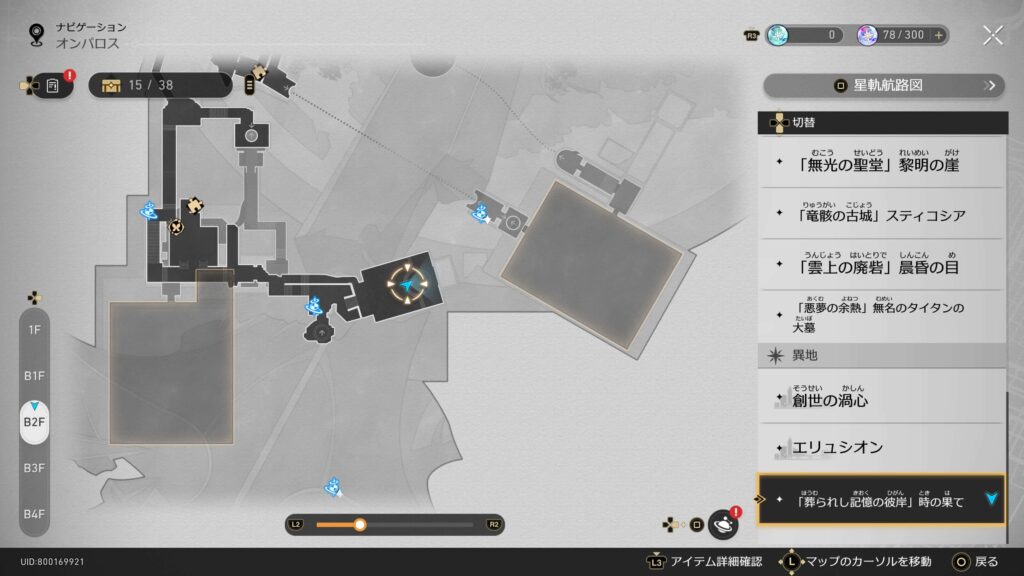
Task: Select the player position marker on map
Action: coord(408,287)
